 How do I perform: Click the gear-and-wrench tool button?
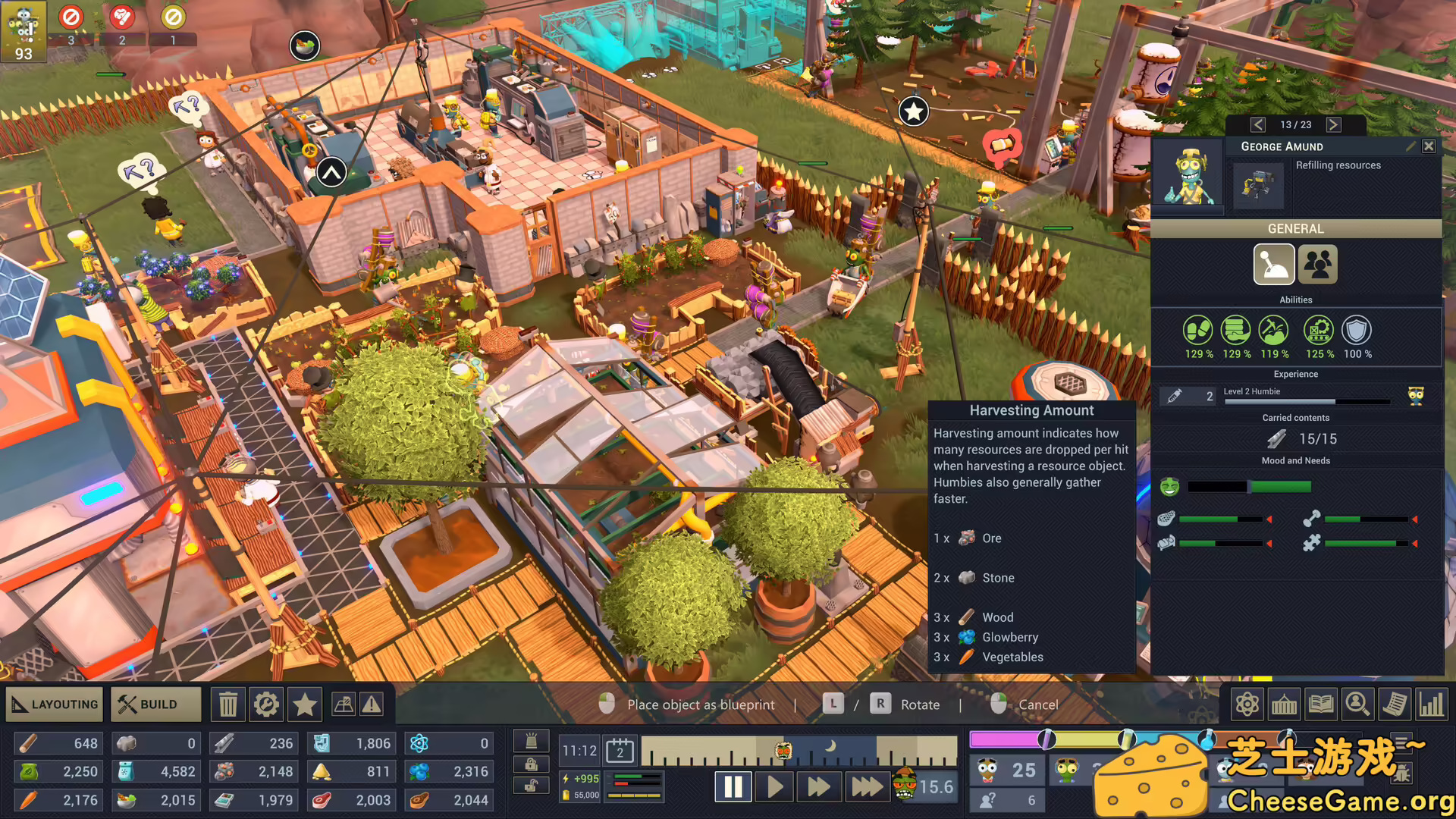point(266,704)
